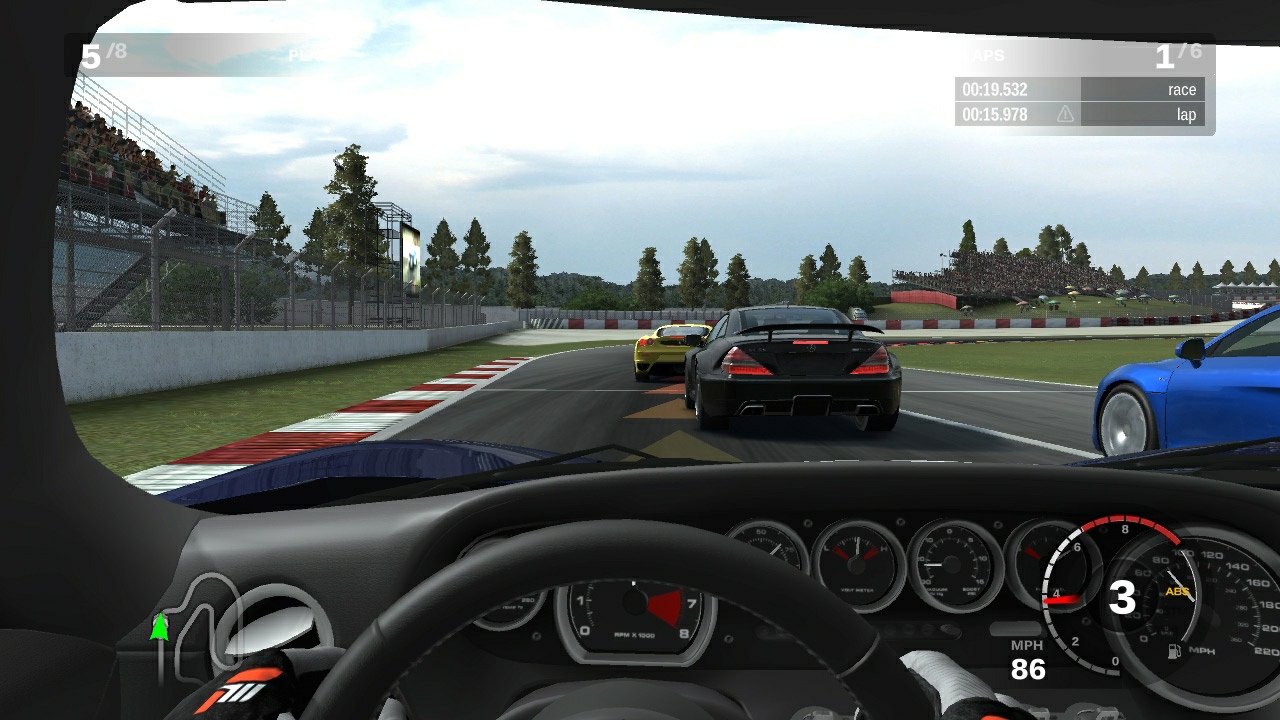Click the LAPS header label
This screenshot has height=720, width=1280.
[988, 55]
